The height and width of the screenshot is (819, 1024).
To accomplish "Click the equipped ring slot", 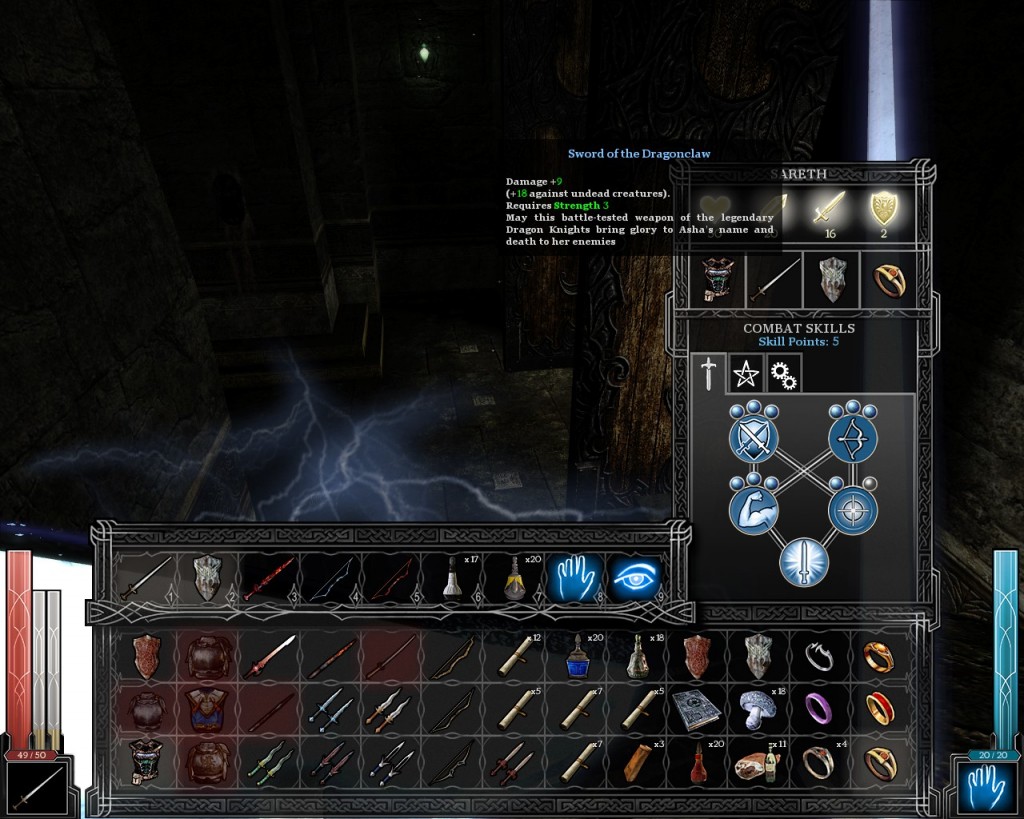I will click(x=888, y=281).
